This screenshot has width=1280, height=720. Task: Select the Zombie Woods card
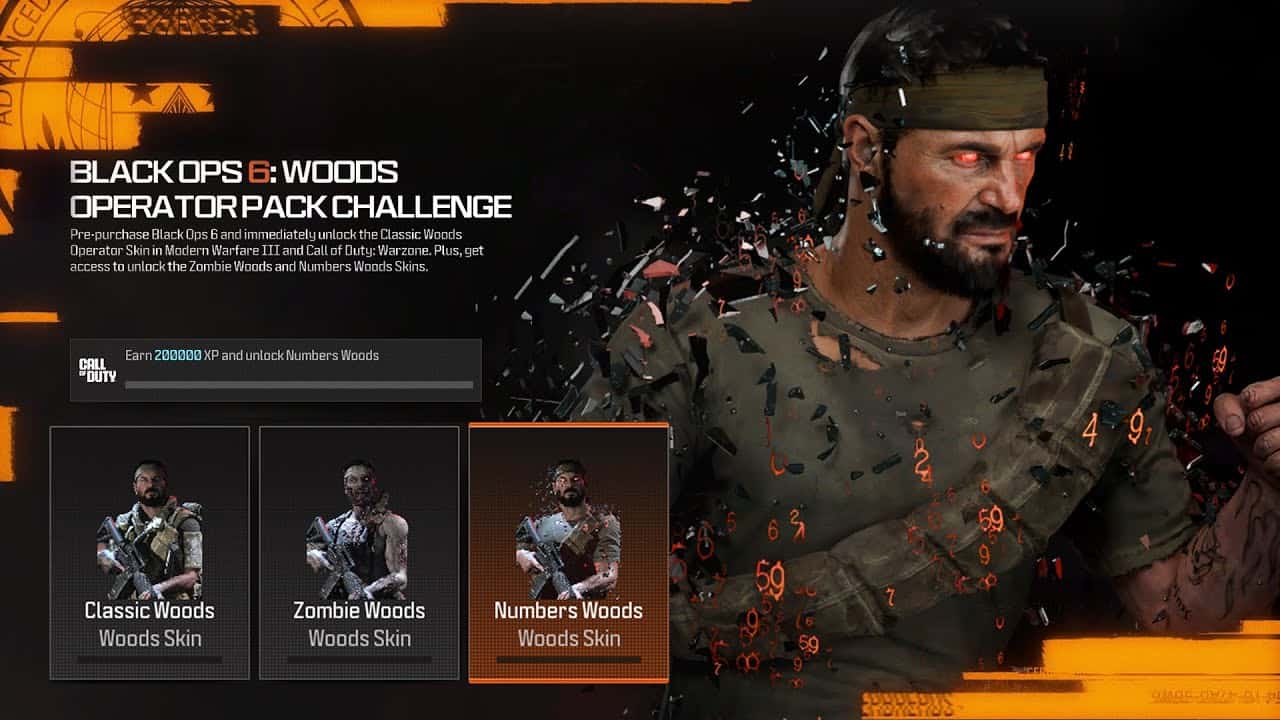358,550
